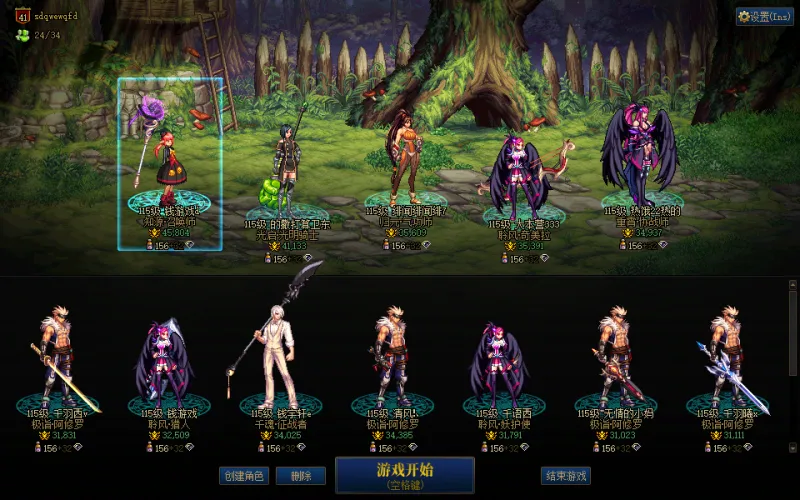Select the Asura named 无情的小妈
This screenshot has height=500, width=800.
(615, 360)
